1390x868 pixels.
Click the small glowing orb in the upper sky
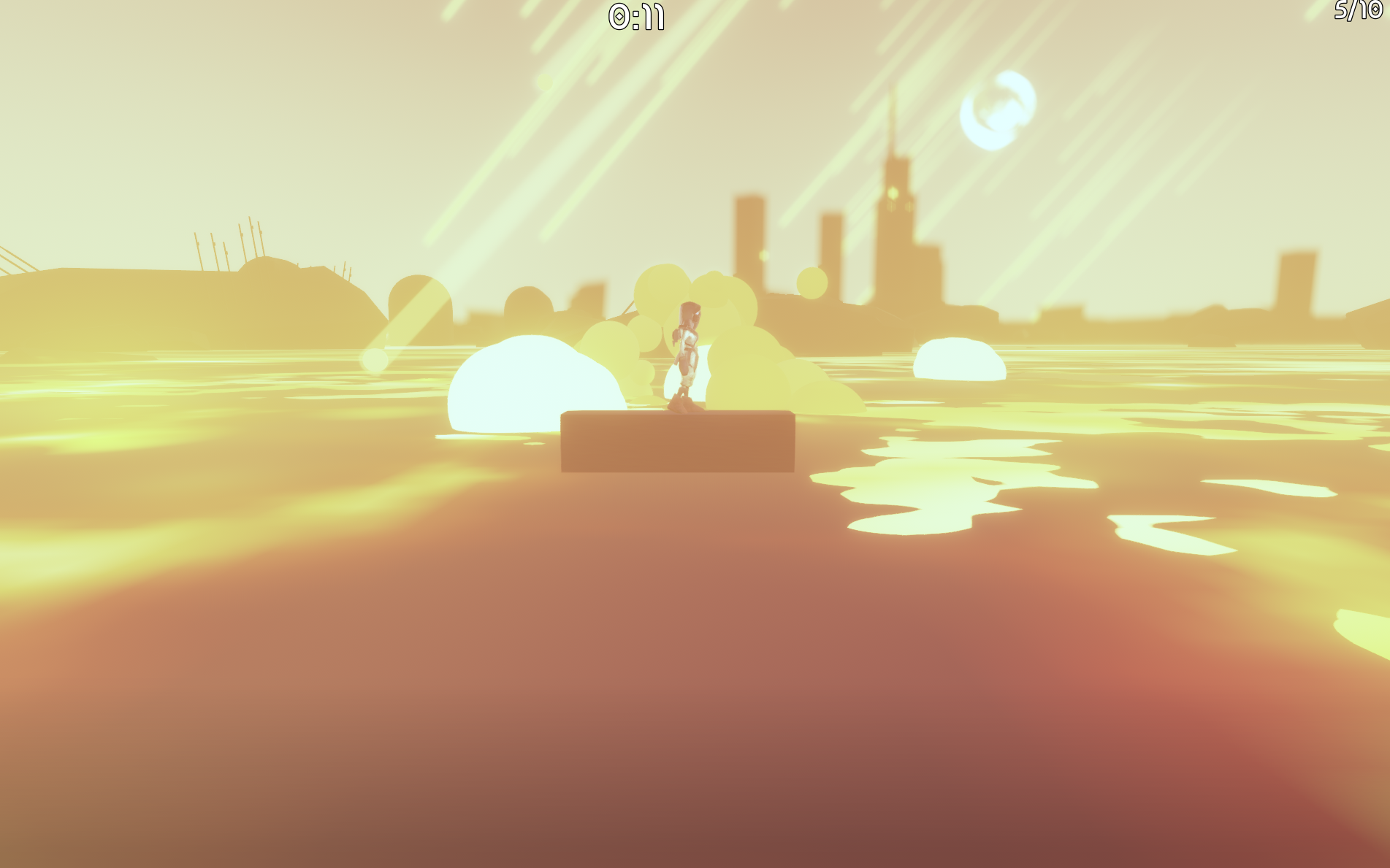tap(545, 80)
